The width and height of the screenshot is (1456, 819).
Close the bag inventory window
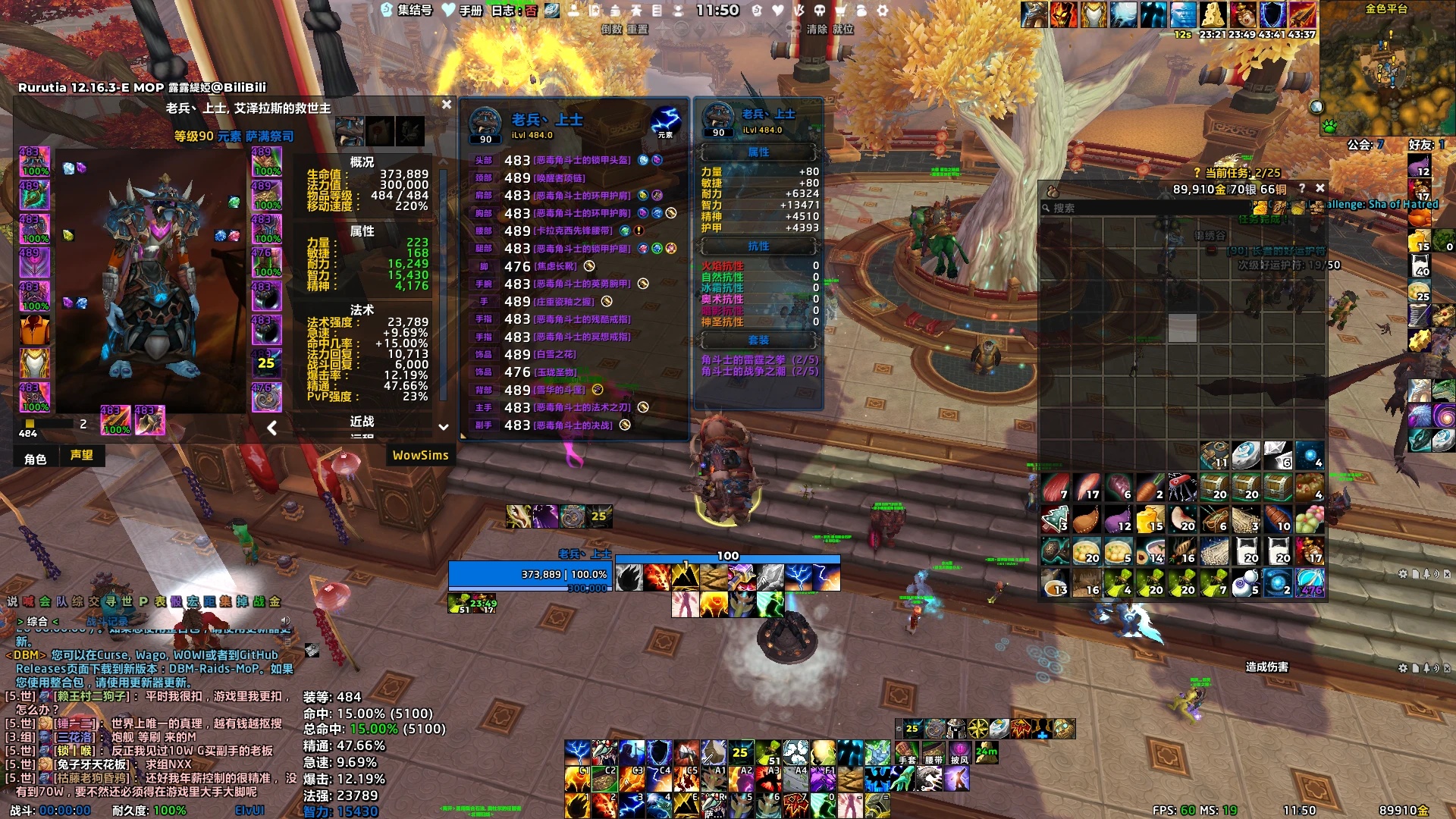click(x=1320, y=188)
